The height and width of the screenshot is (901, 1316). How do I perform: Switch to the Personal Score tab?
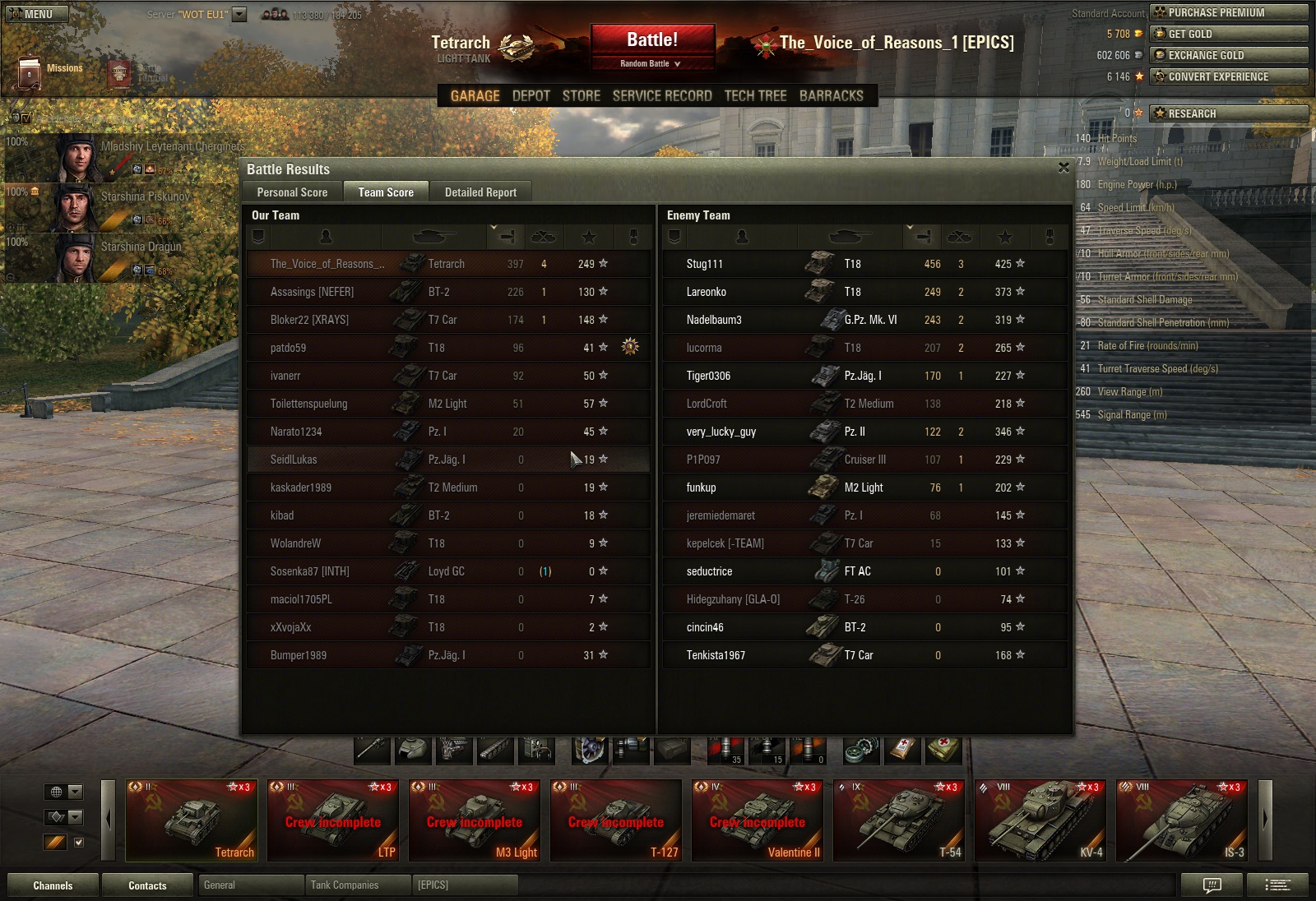tap(292, 192)
